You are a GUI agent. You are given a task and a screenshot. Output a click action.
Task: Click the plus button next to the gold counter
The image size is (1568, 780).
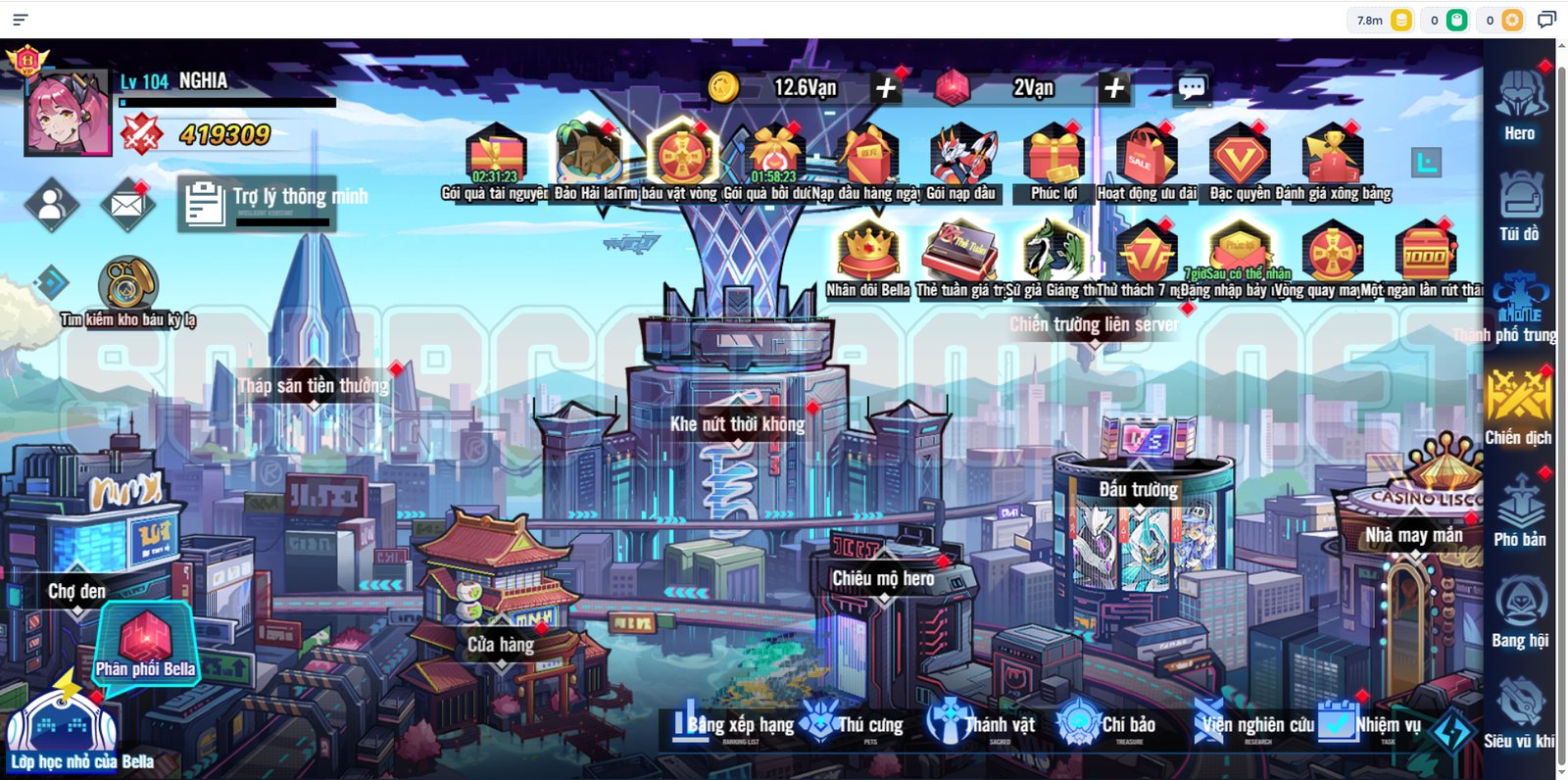(886, 87)
